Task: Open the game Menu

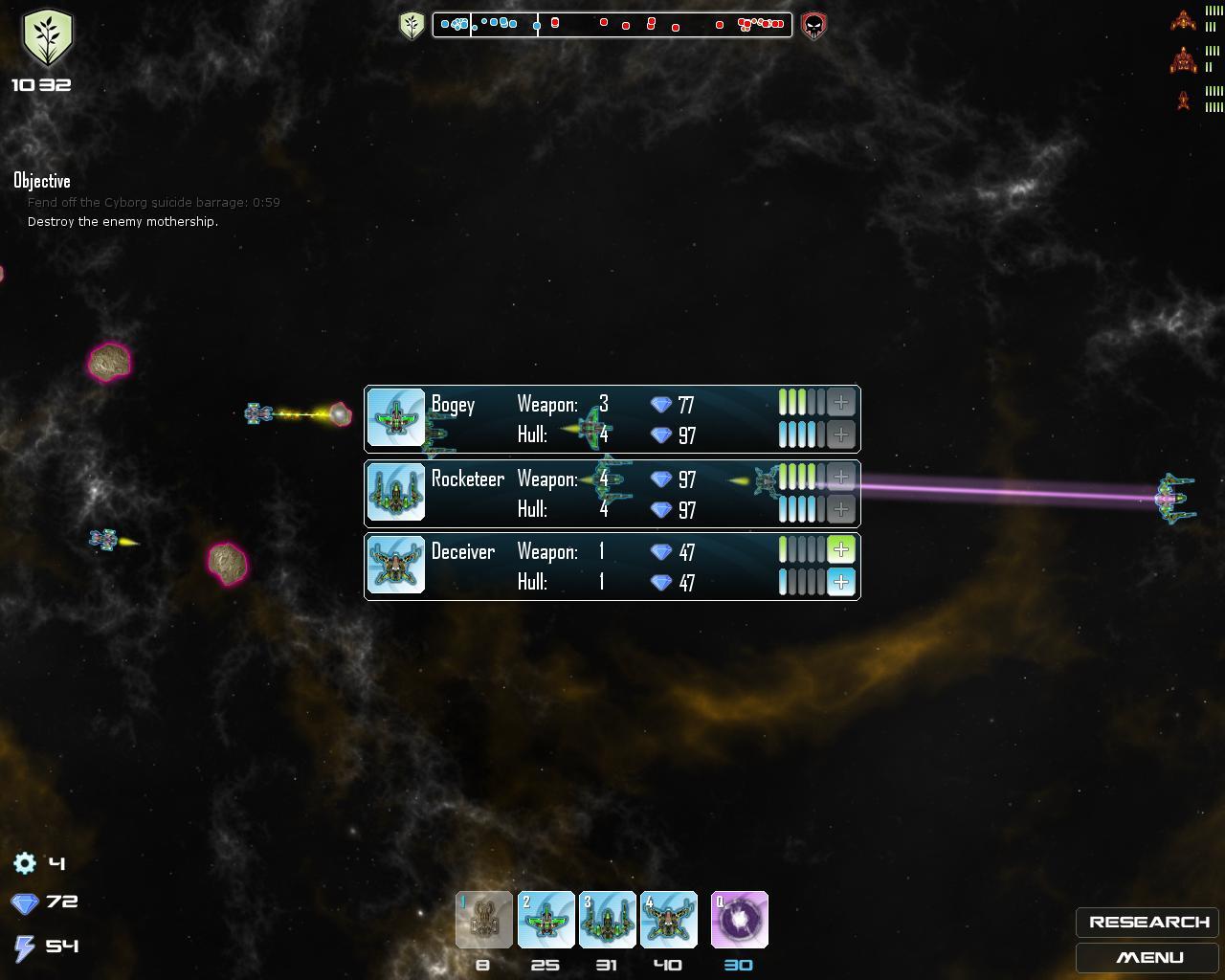Action: (x=1147, y=957)
